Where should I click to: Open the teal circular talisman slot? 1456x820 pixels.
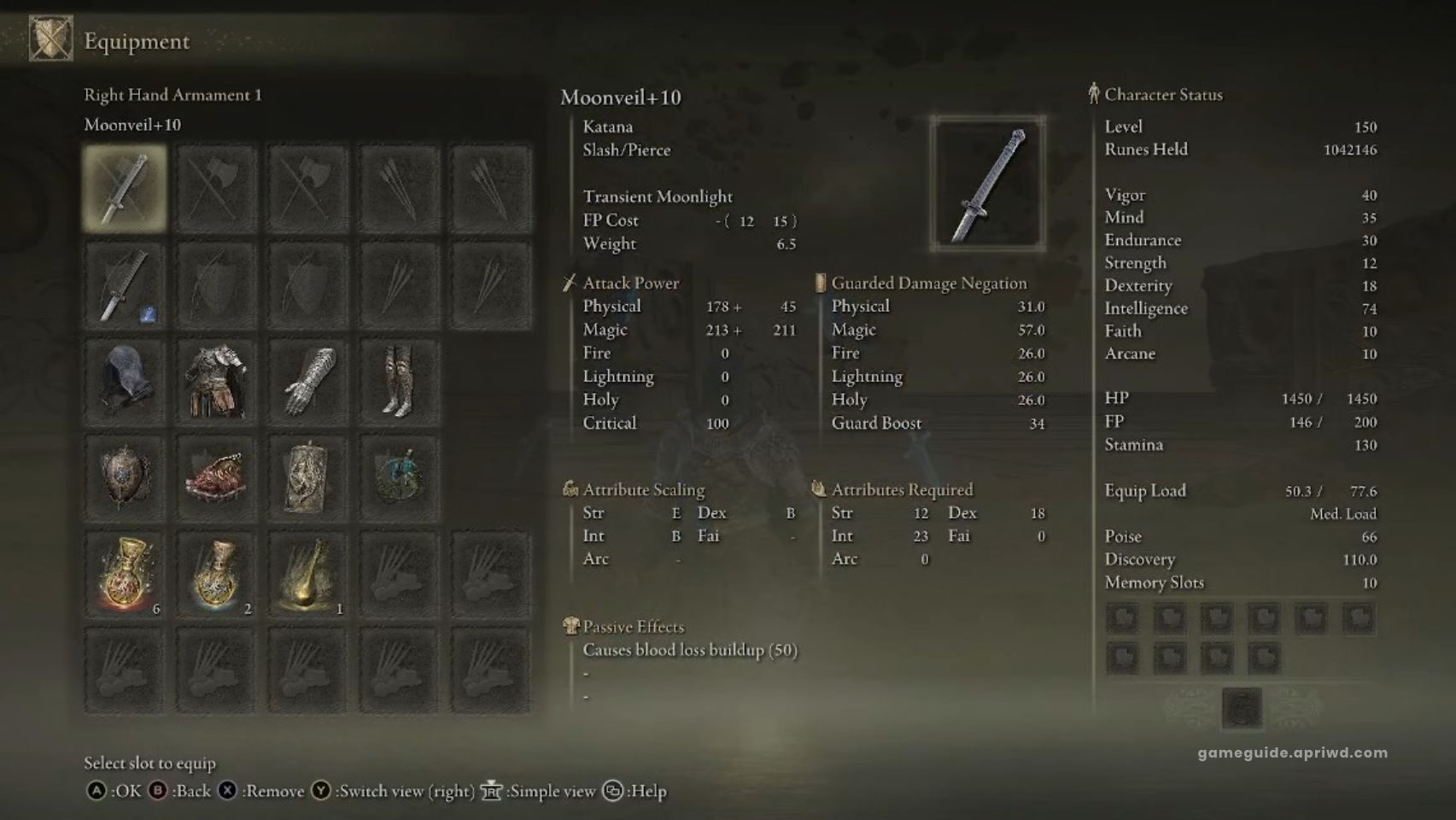point(399,477)
